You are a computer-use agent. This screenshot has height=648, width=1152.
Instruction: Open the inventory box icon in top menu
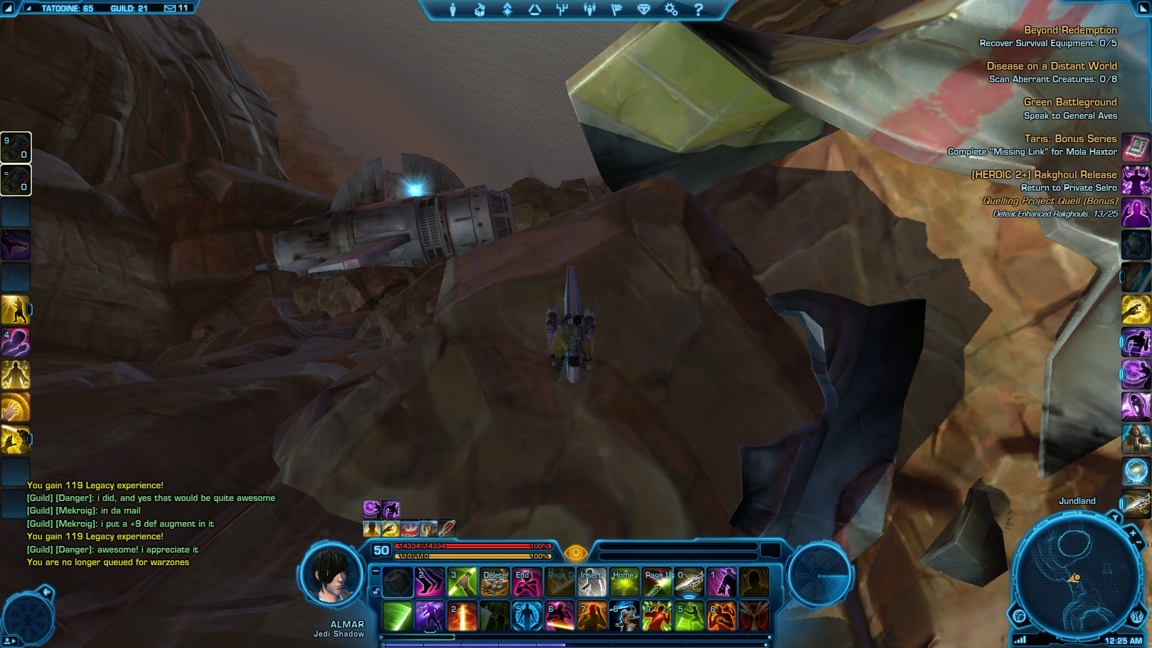pos(480,10)
